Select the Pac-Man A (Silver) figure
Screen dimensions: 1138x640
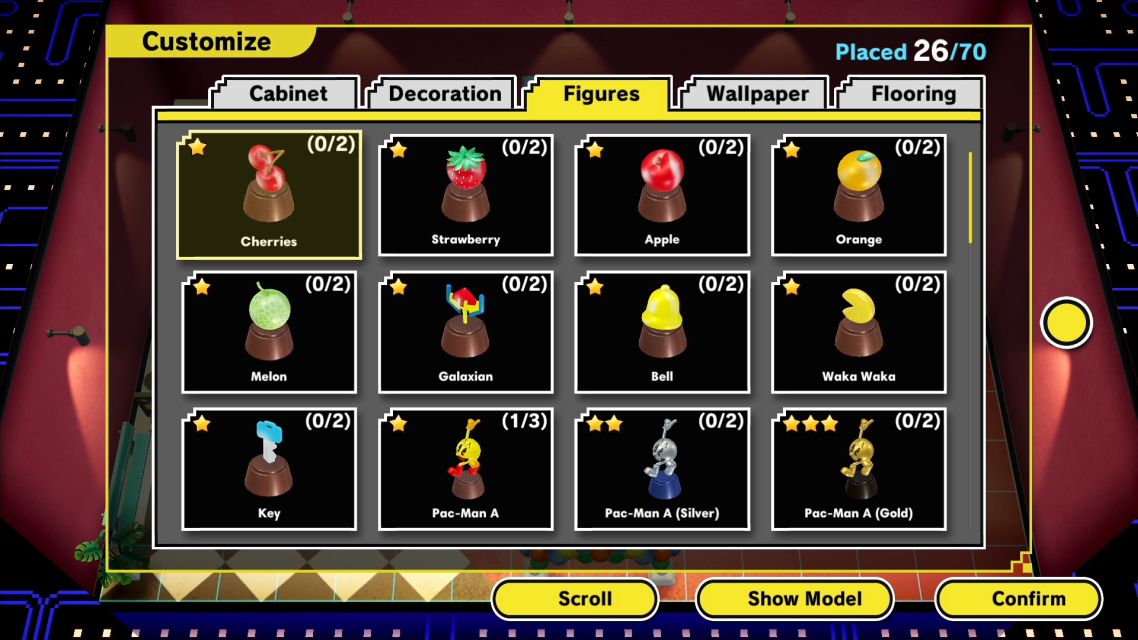(x=662, y=469)
